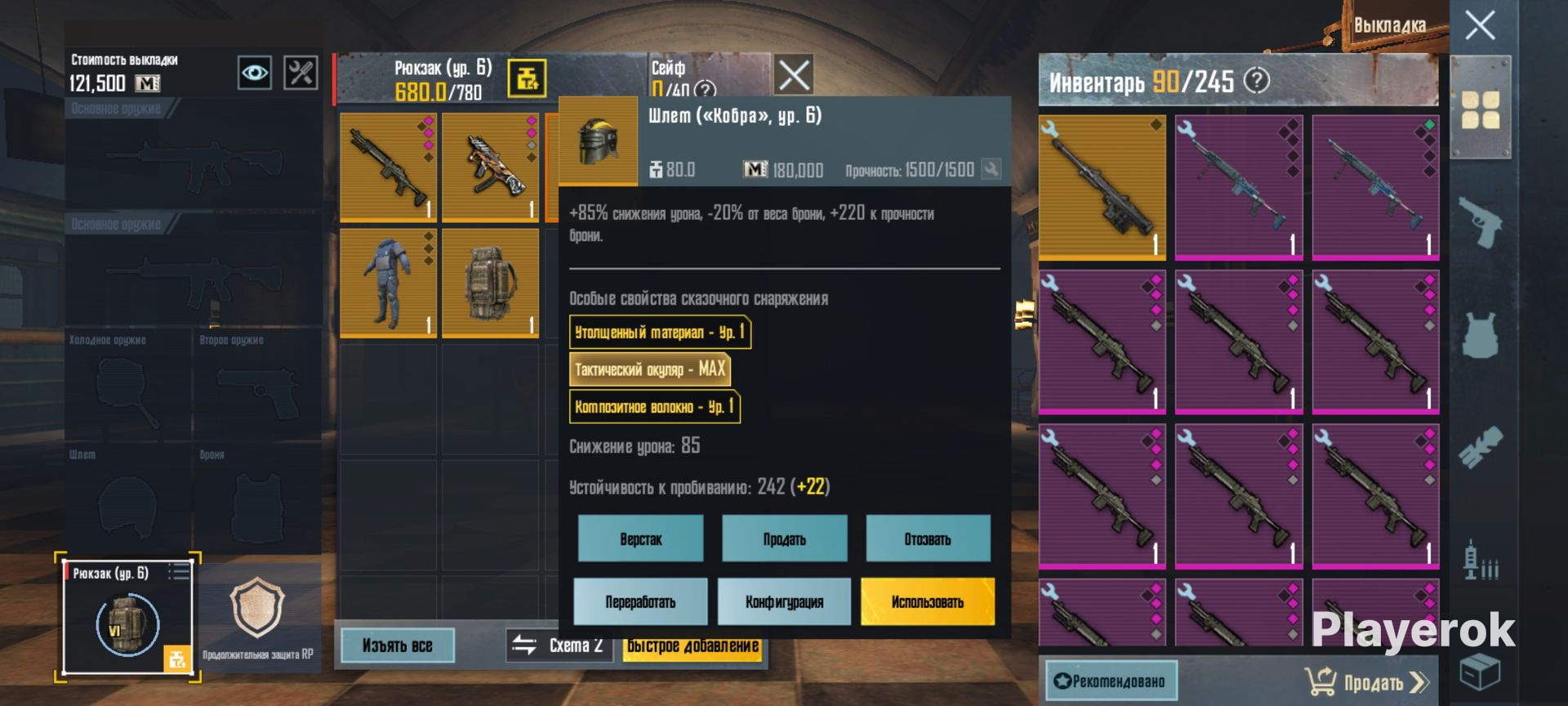
Task: Click the Продать cart button in inventory
Action: [x=1366, y=681]
